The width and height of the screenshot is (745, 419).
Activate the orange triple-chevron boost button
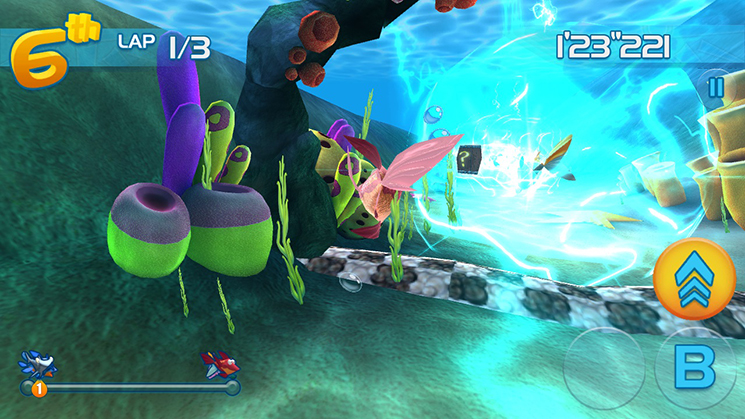pos(694,279)
